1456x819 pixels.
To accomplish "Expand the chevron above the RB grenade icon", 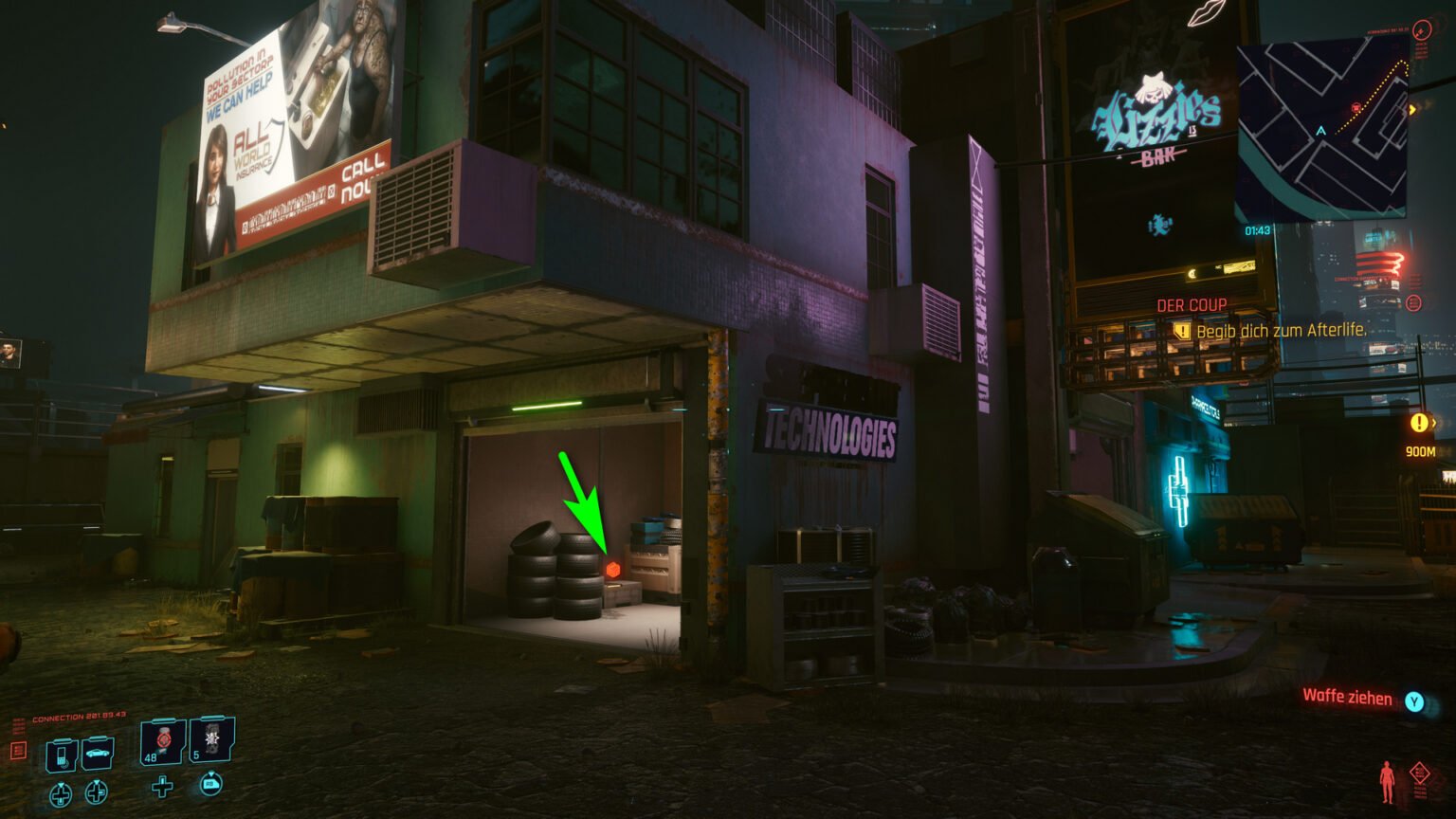I will 211,774.
